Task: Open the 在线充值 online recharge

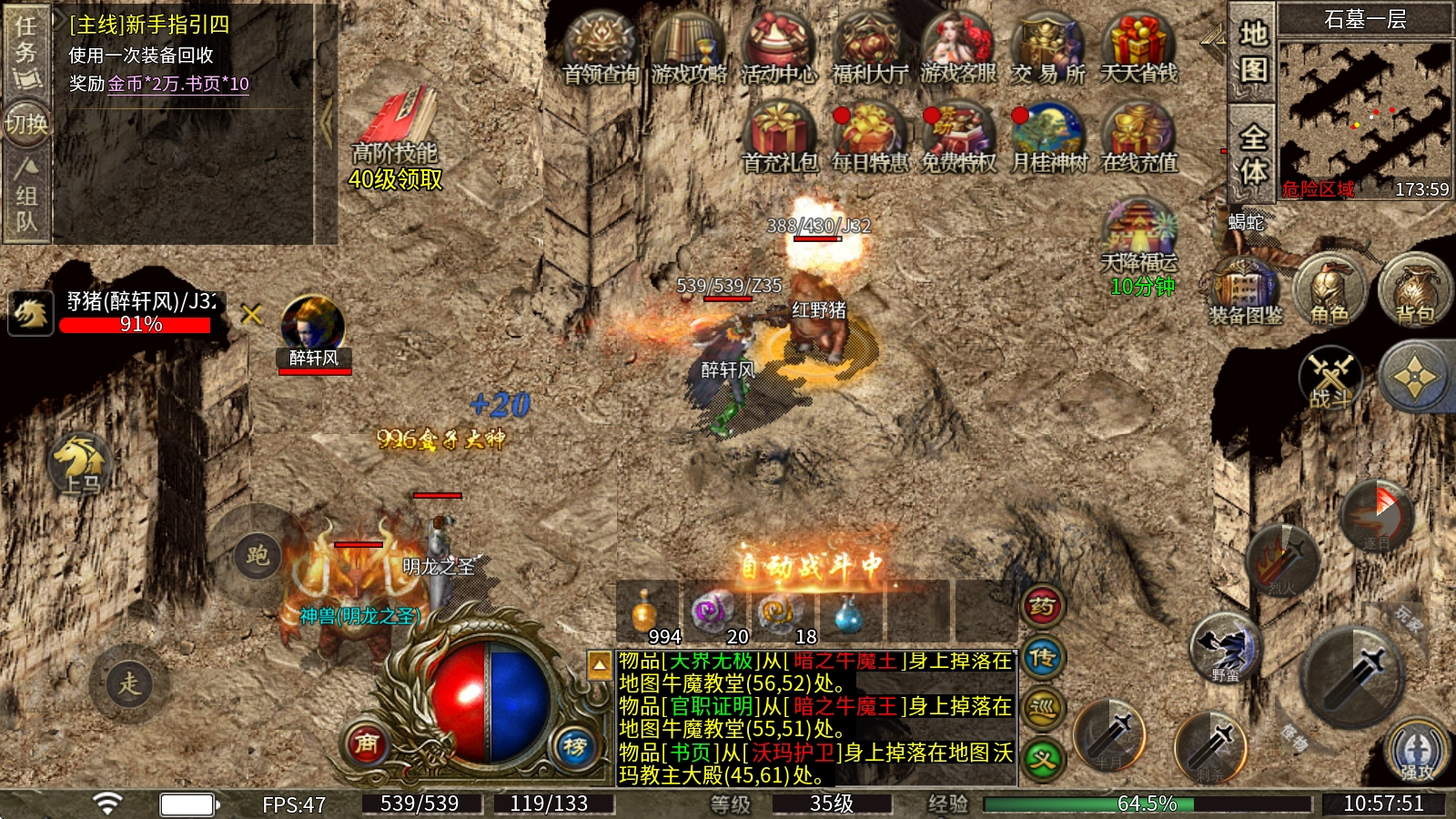Action: [x=1138, y=135]
